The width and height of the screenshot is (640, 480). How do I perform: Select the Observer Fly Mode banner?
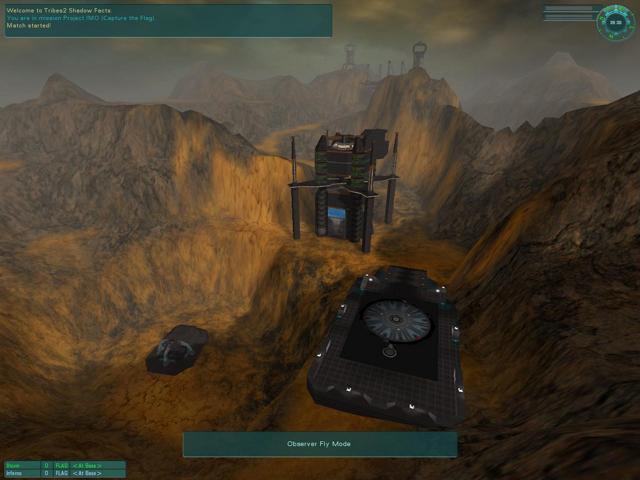pyautogui.click(x=320, y=444)
